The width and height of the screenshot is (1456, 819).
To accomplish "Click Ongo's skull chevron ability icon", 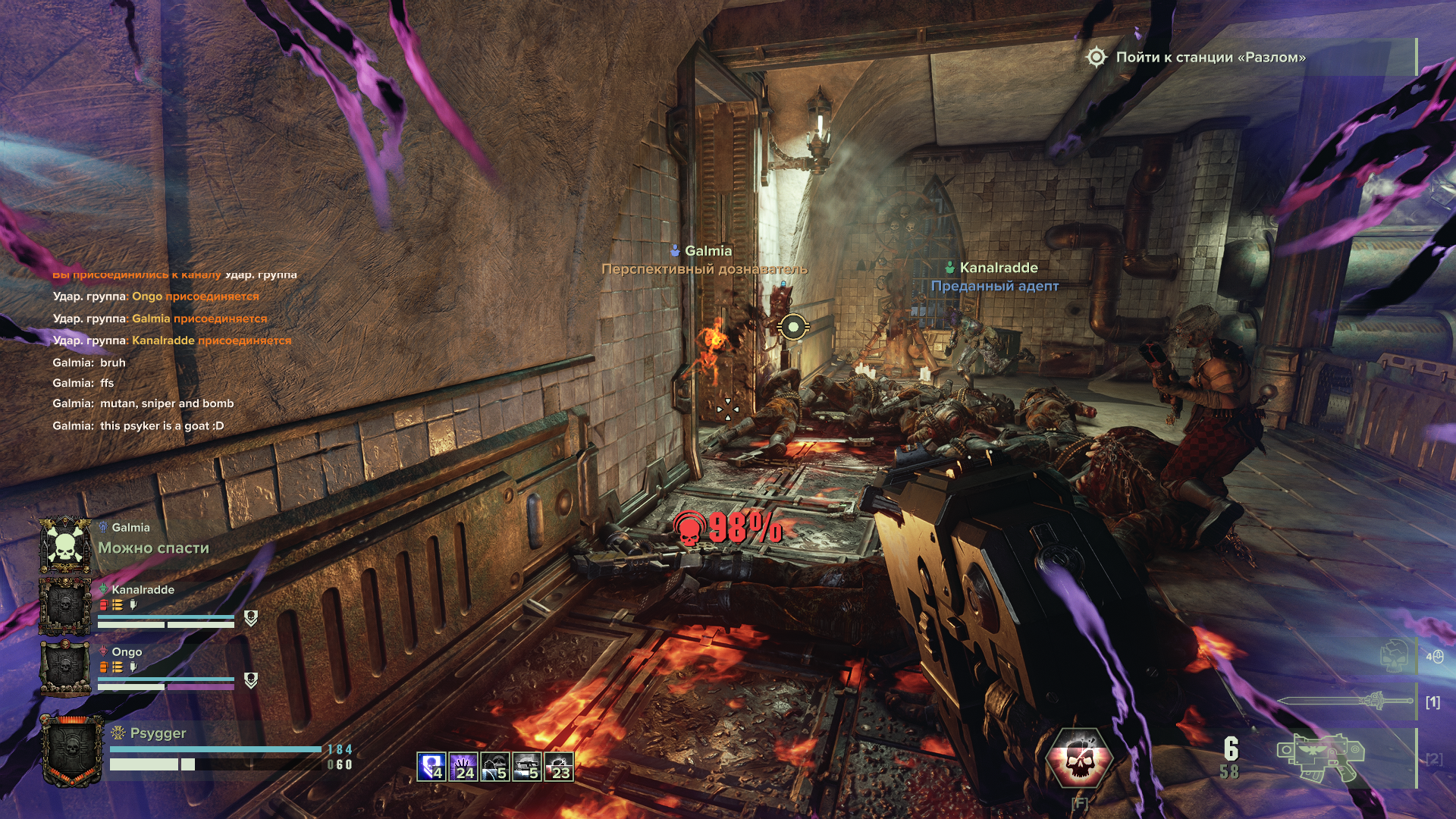I will [251, 680].
